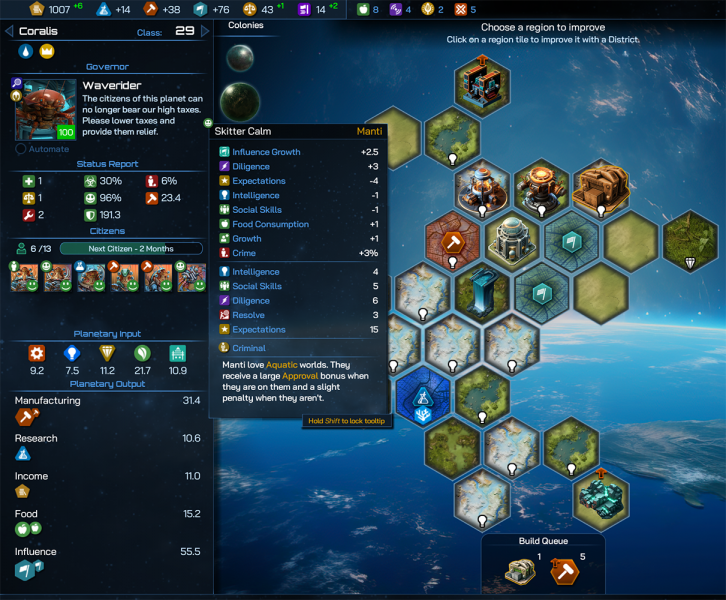
Task: Choose the orange hammer manufacturing district tile
Action: [453, 240]
